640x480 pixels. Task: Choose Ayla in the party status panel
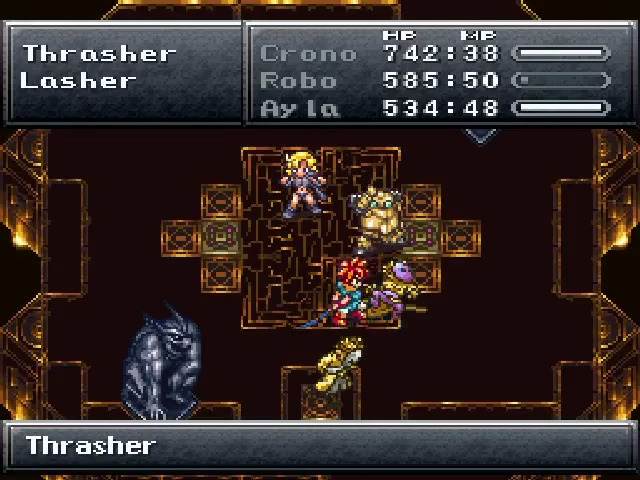tap(298, 107)
